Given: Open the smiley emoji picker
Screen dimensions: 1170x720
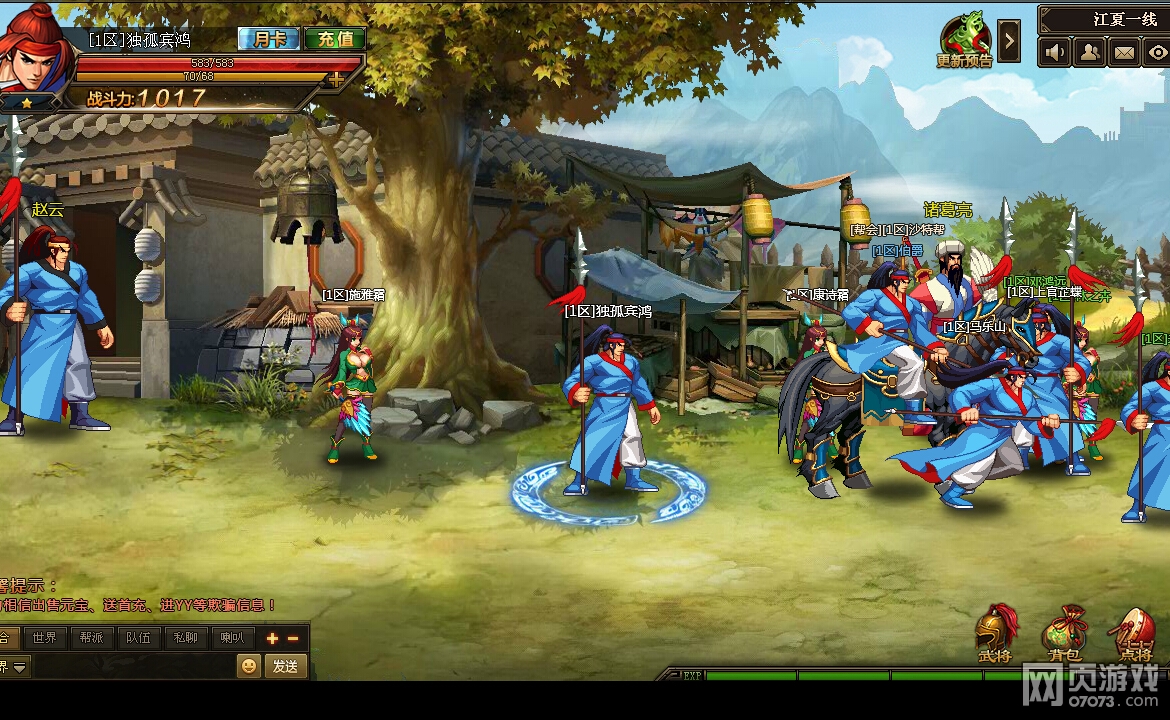Looking at the screenshot, I should click(248, 666).
